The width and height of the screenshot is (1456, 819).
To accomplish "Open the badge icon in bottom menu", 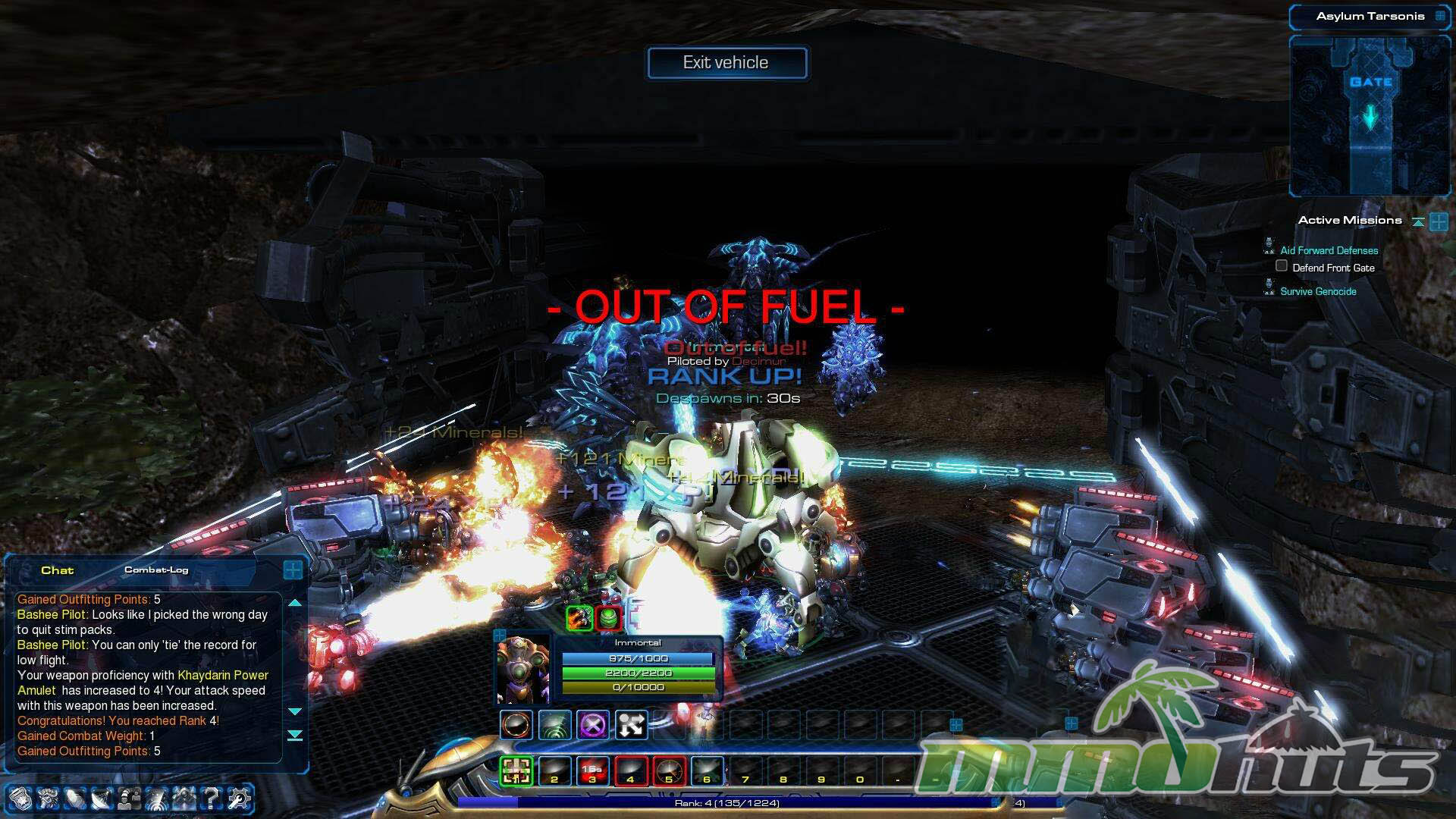I will coord(20,798).
